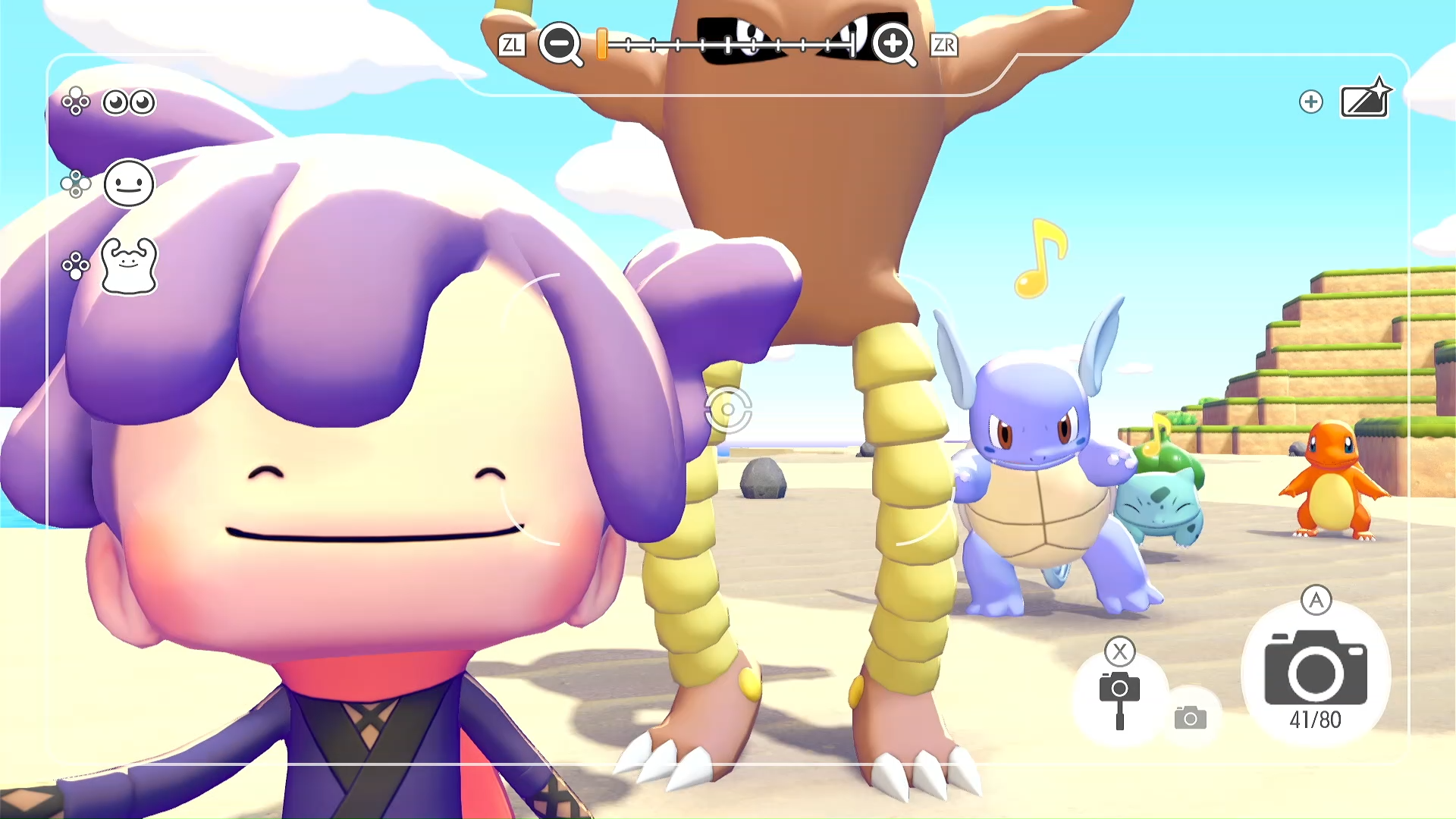Click the ZR shoulder button label

coord(943,45)
